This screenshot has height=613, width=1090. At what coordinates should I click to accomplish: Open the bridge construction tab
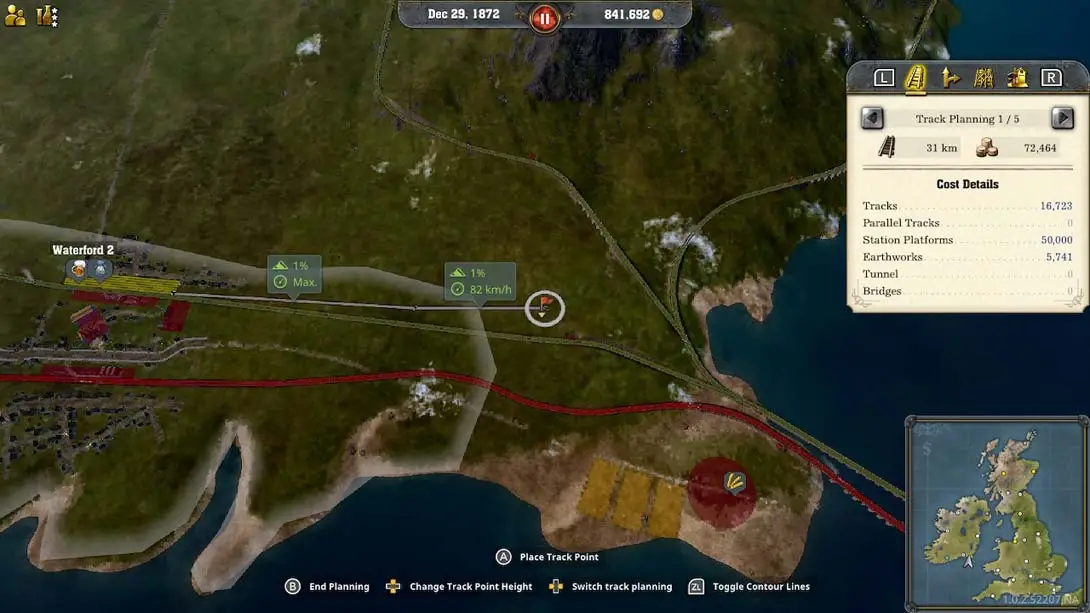click(x=984, y=78)
